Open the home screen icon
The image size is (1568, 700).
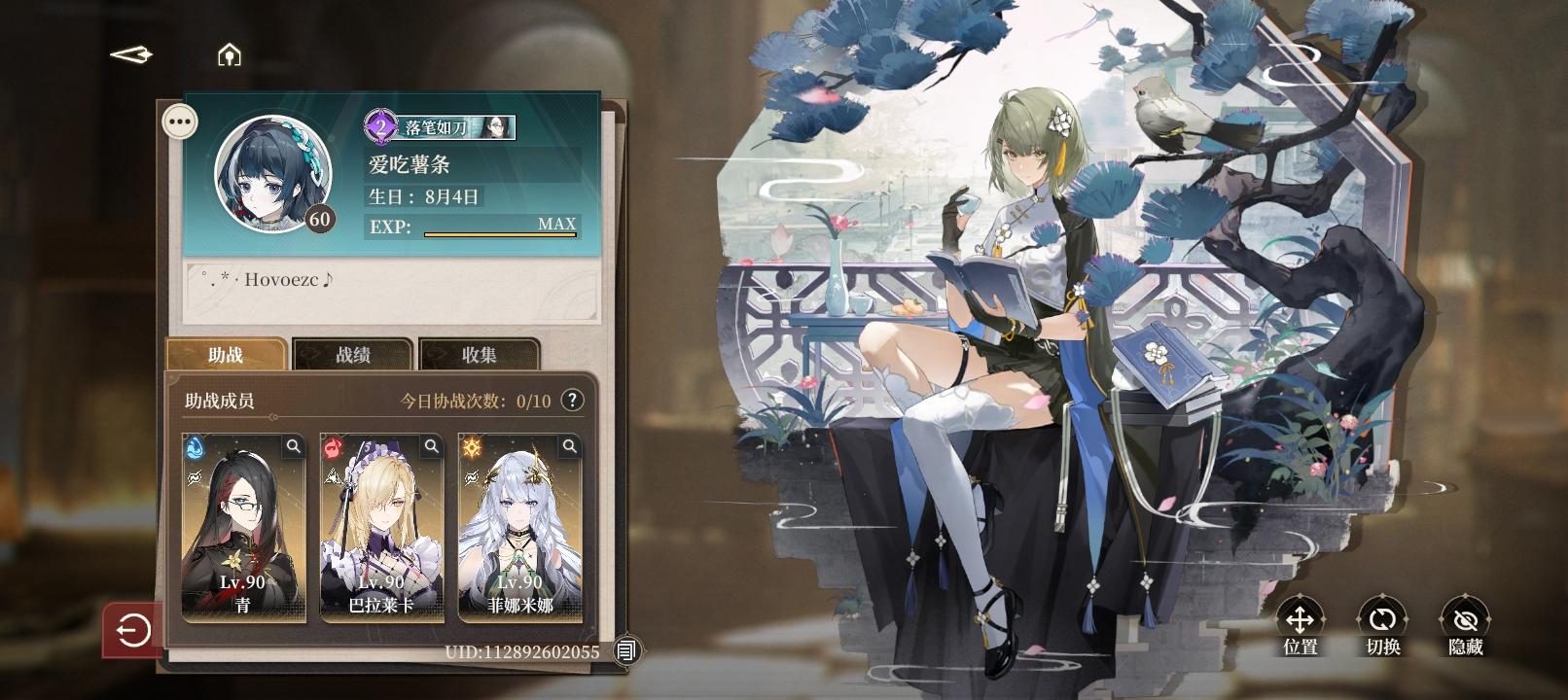click(228, 55)
